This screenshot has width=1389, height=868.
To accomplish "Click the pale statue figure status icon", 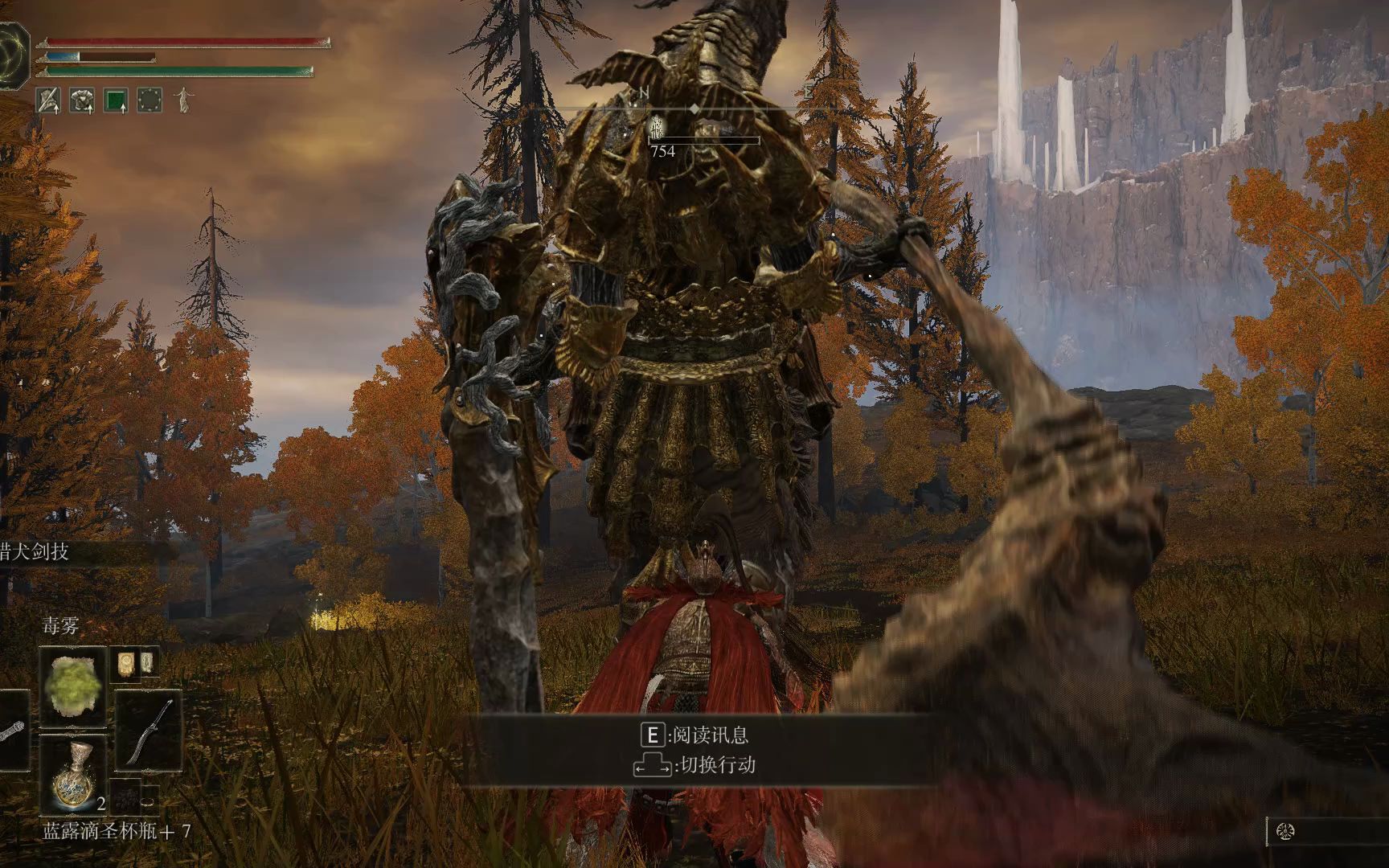I will [x=183, y=99].
